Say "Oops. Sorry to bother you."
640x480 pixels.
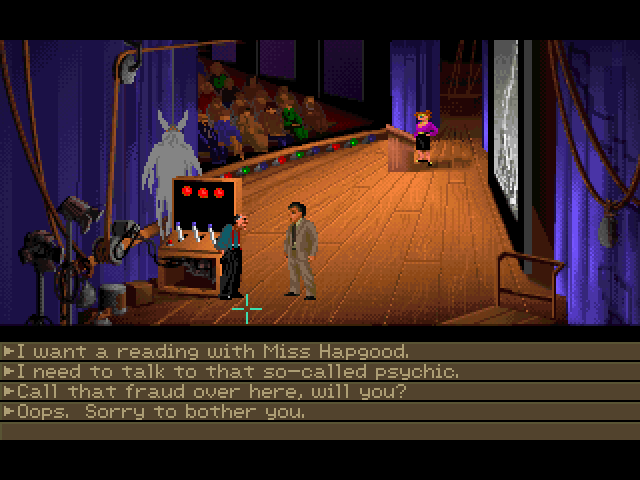tap(160, 411)
